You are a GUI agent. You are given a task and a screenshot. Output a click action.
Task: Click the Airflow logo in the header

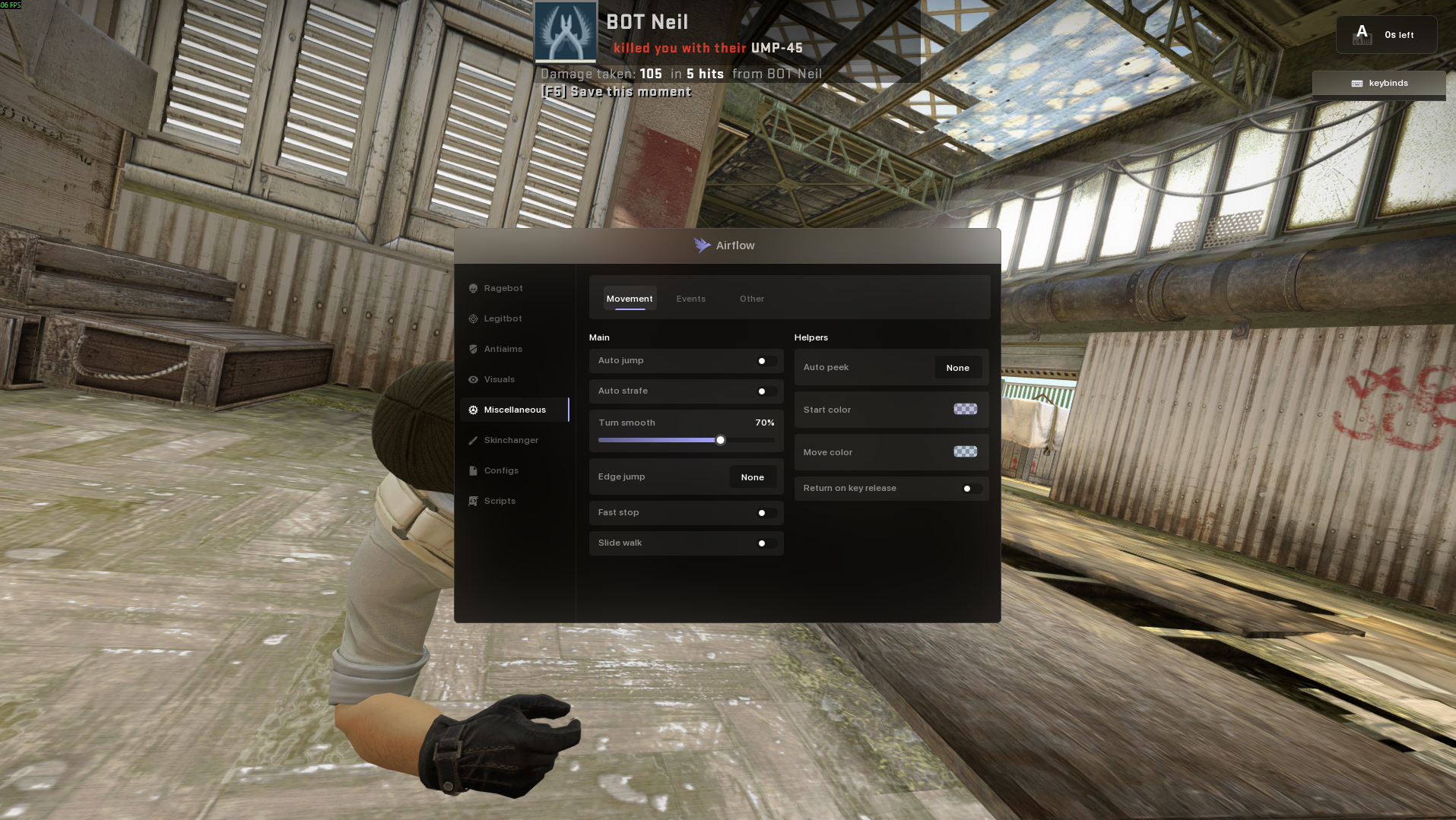point(701,245)
